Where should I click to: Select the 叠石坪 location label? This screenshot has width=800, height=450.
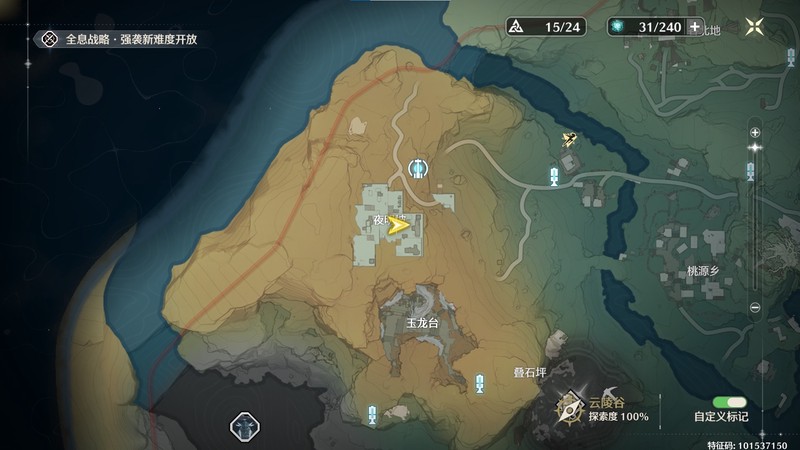531,371
